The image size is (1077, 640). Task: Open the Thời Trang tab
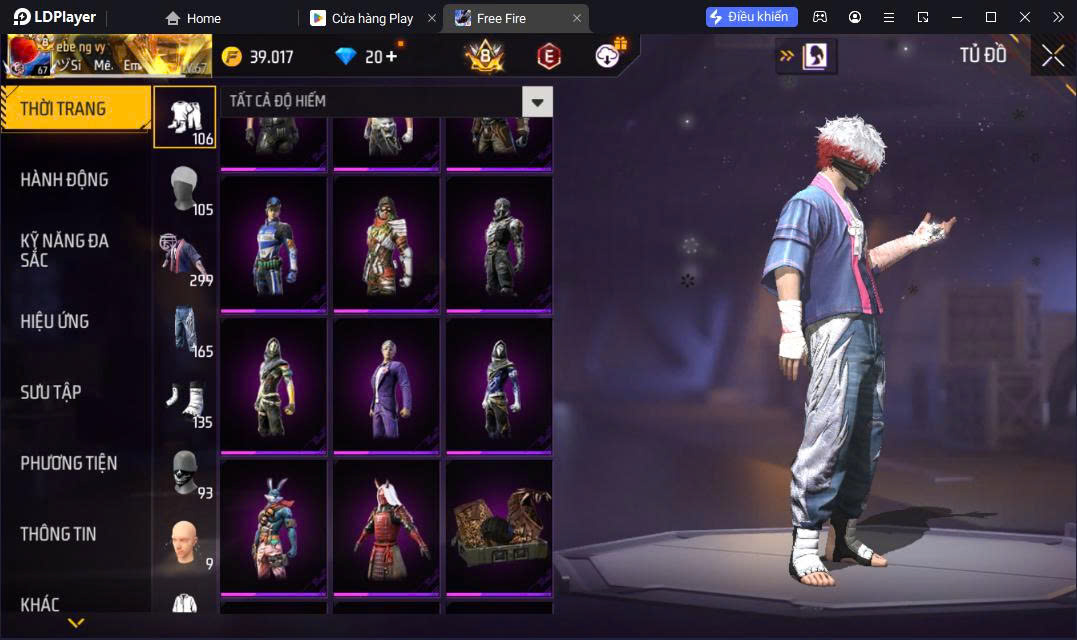(75, 109)
